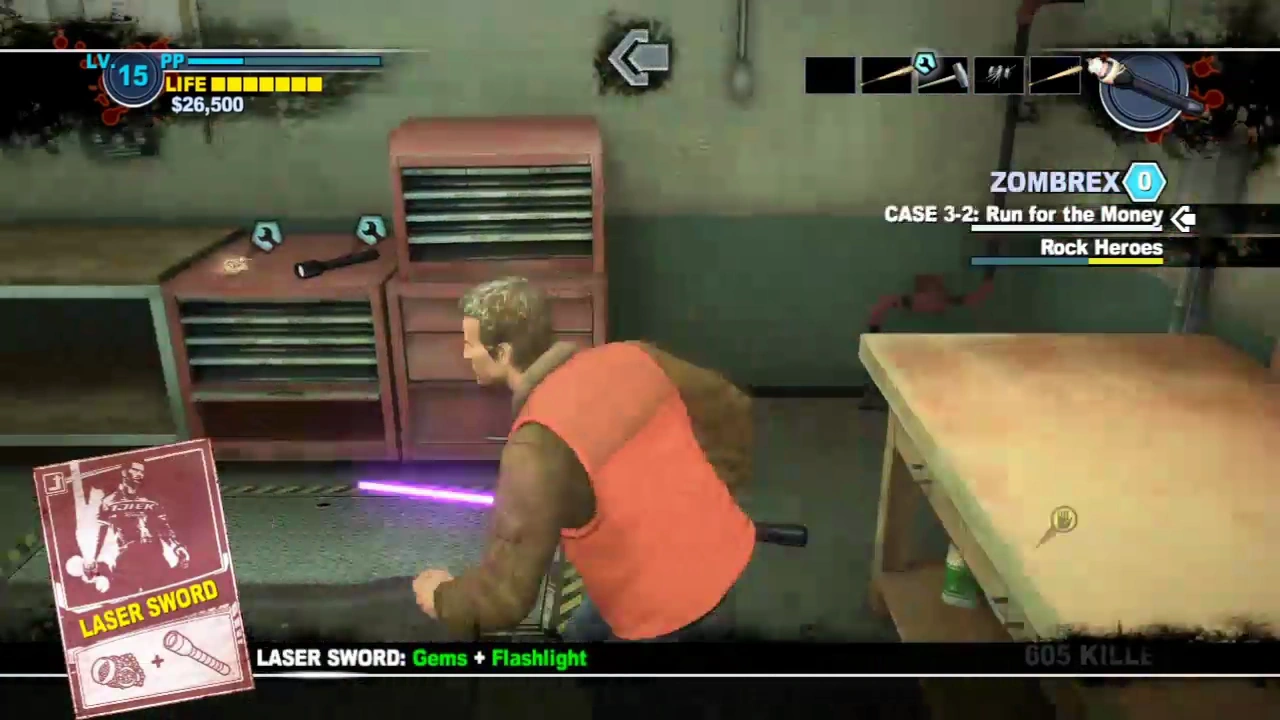Toggle the wrench marker on the toolbox drawer
The width and height of the screenshot is (1280, 720).
(x=267, y=235)
